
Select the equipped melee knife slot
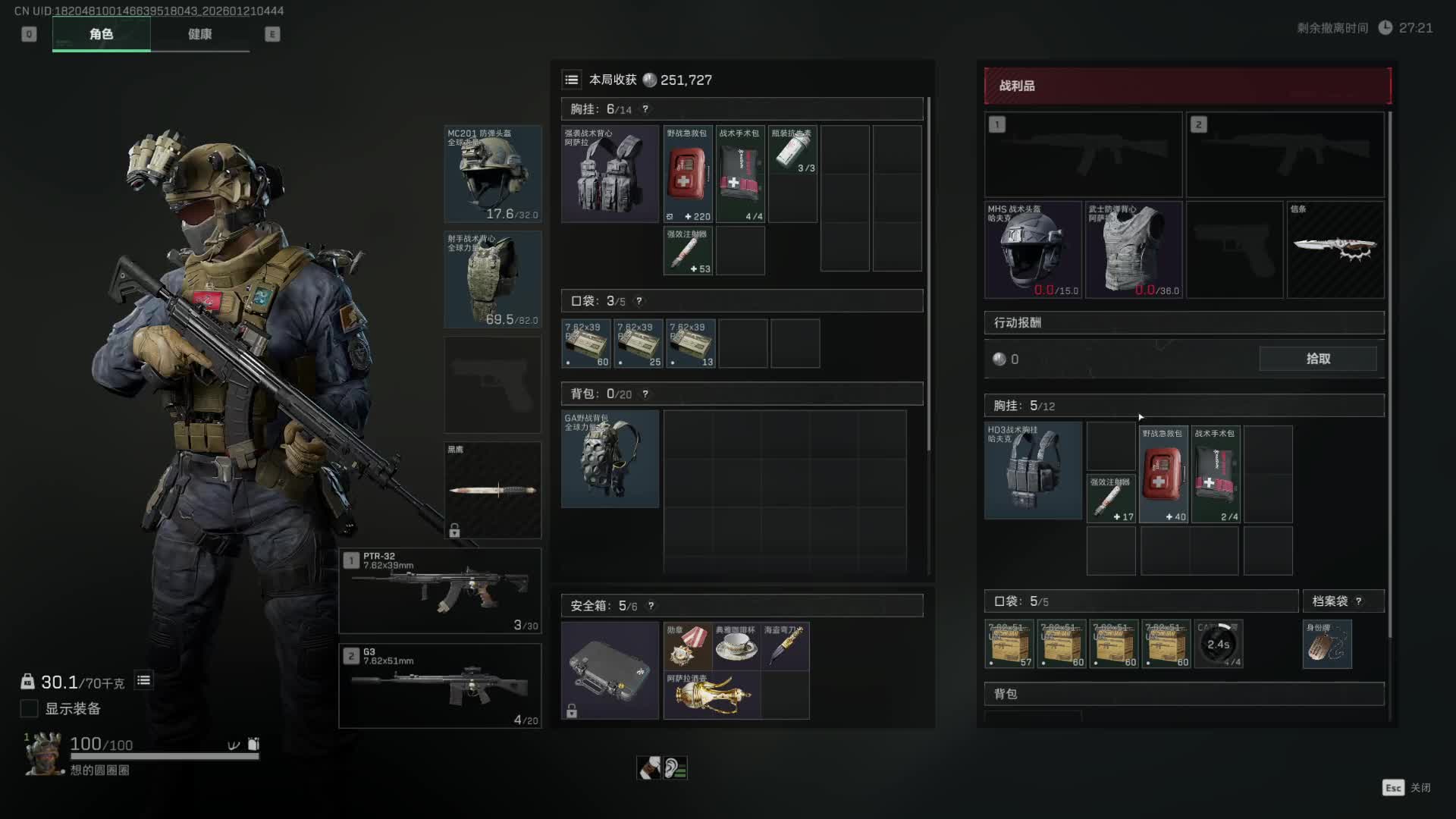(x=493, y=490)
